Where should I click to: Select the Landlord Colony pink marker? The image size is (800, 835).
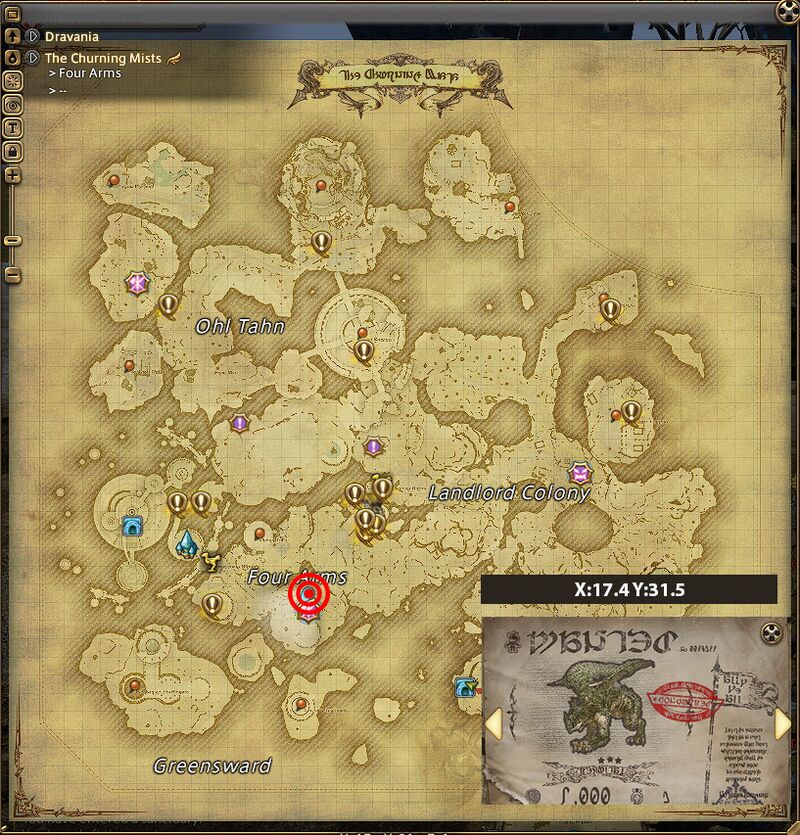point(578,470)
